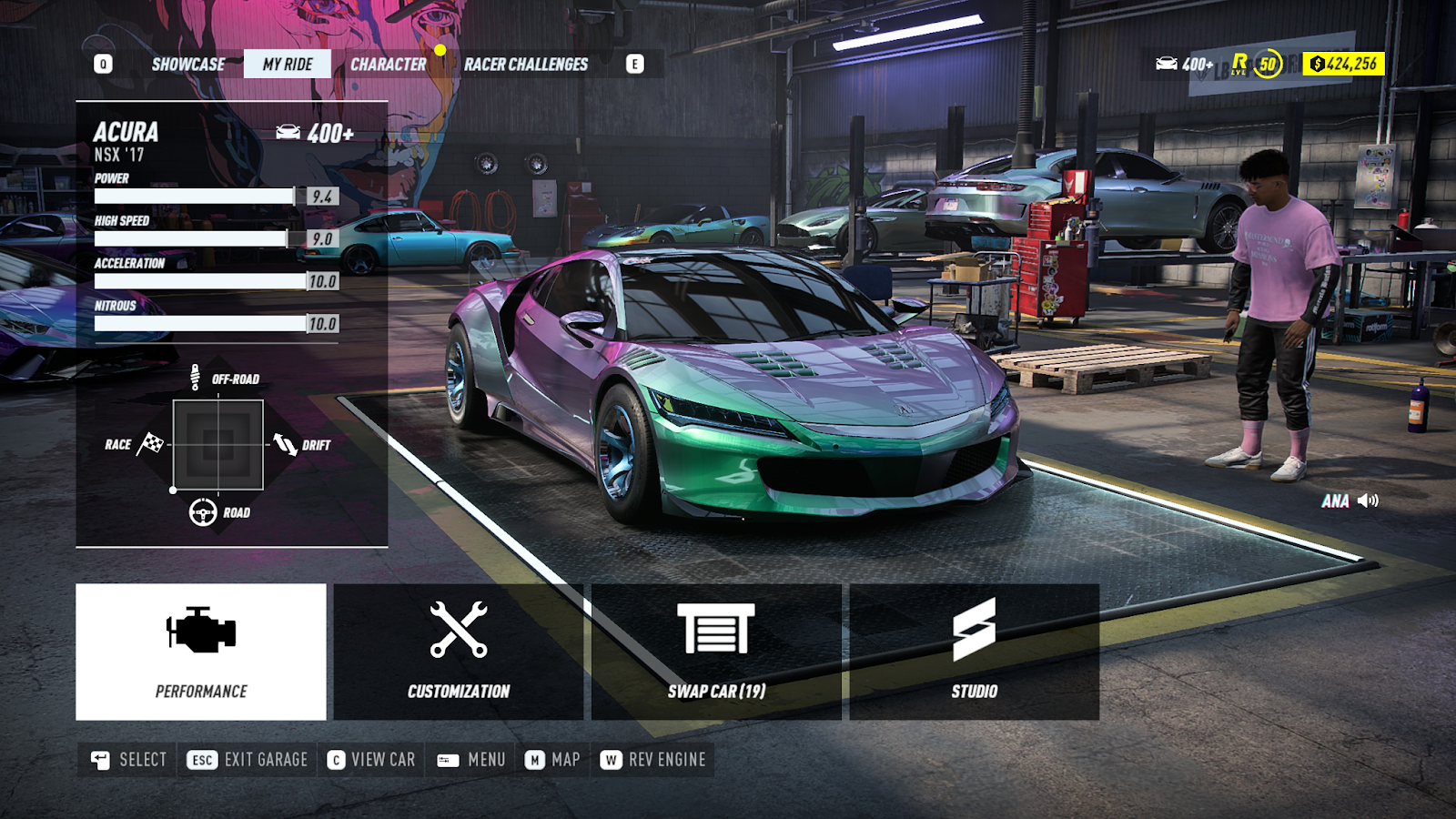
Task: Choose the Customization tile
Action: [x=459, y=652]
